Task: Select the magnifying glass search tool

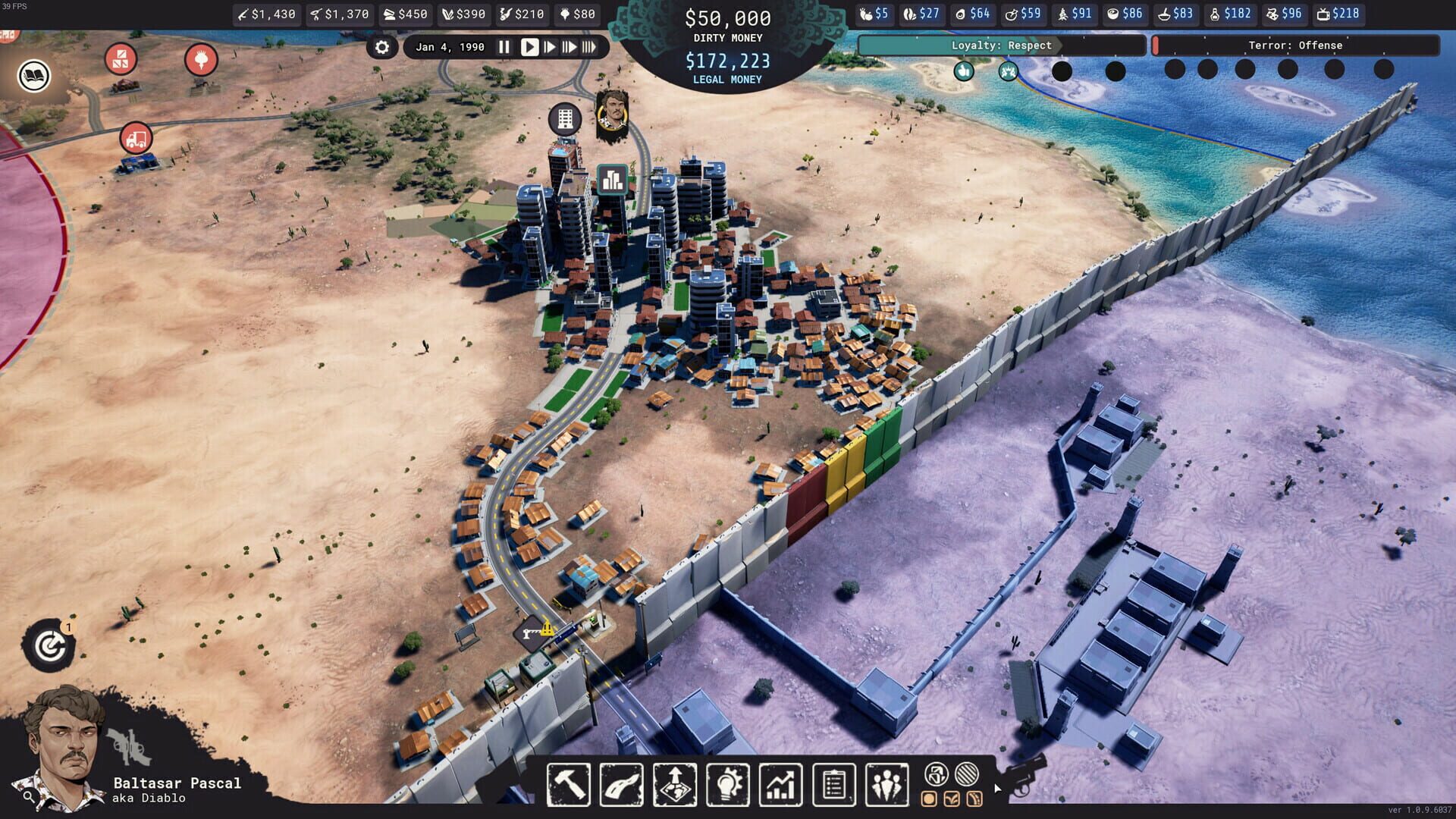Action: click(x=28, y=798)
